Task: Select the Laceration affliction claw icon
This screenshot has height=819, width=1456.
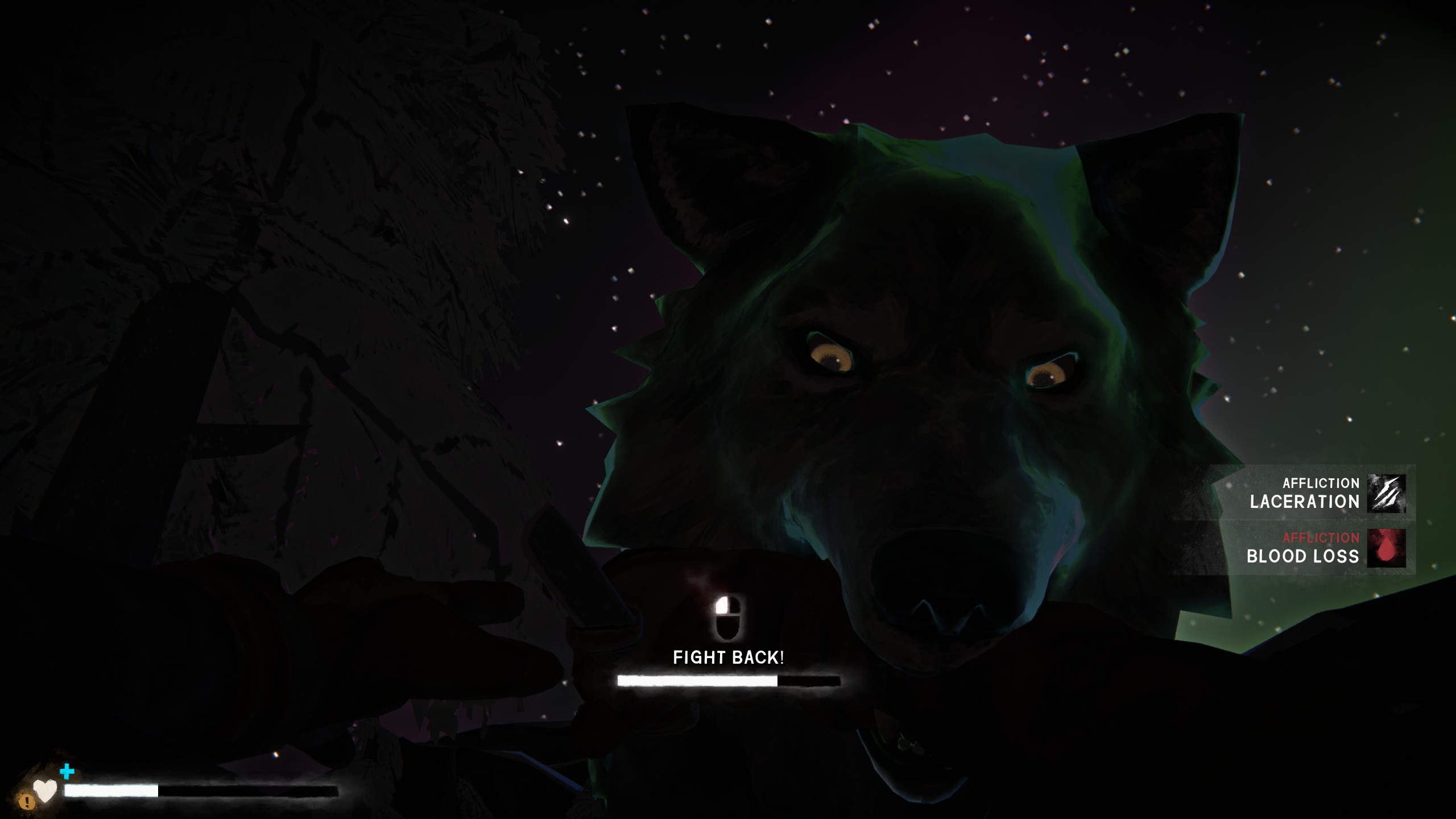Action: click(1385, 494)
